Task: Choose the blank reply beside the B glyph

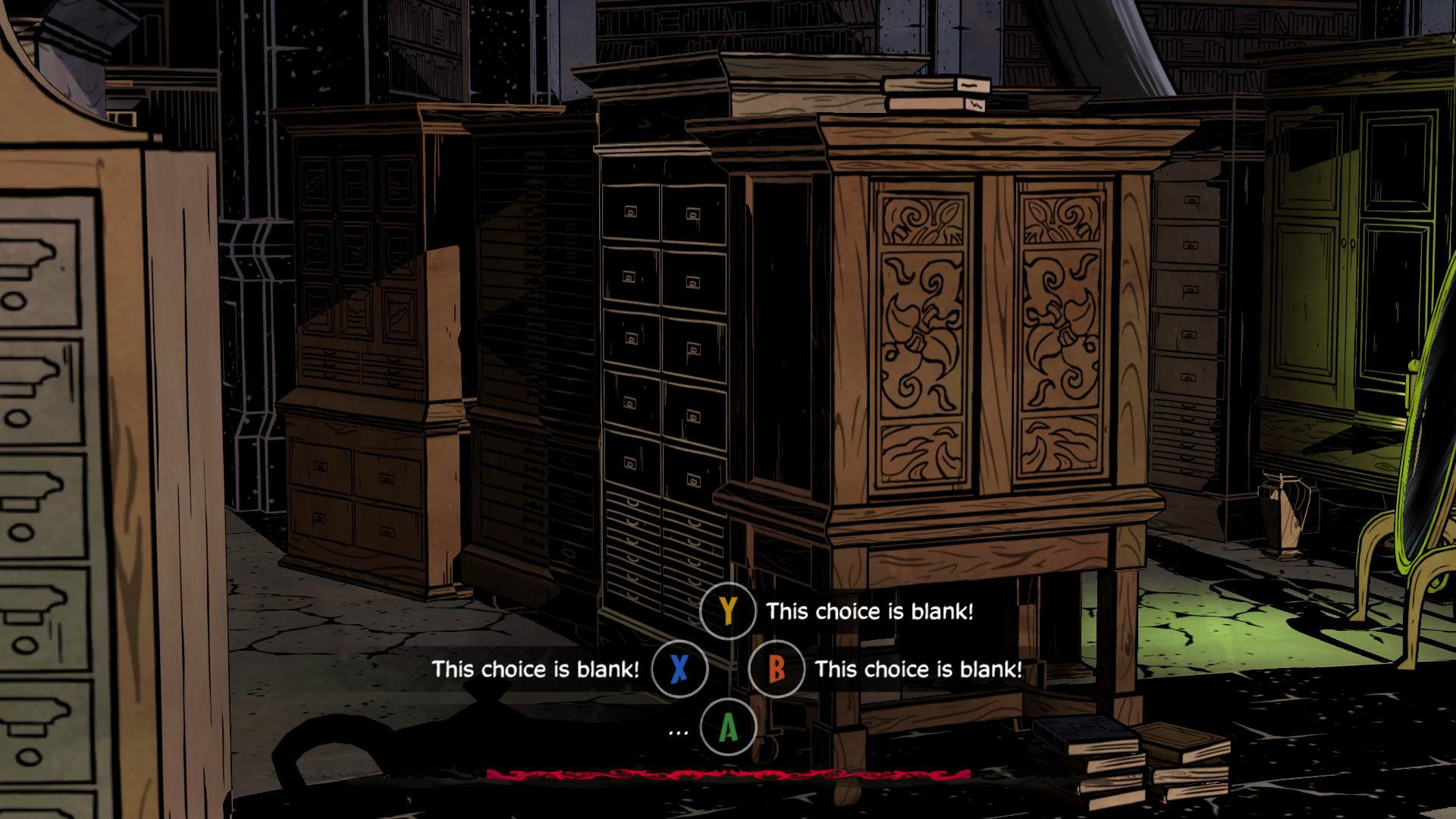Action: point(918,669)
